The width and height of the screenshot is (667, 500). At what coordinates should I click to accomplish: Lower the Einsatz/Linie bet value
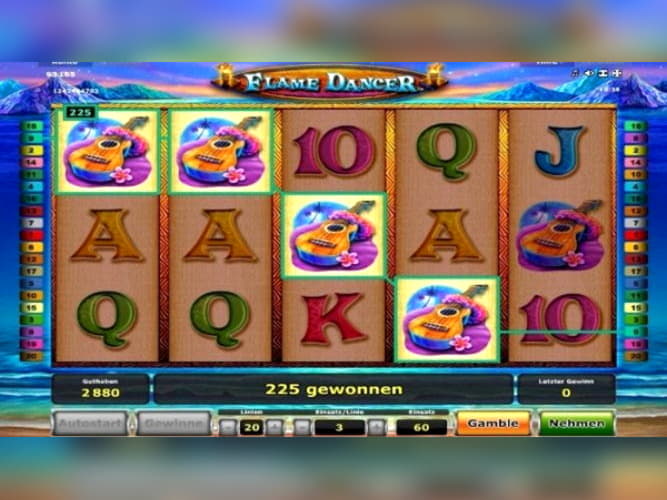tap(301, 427)
